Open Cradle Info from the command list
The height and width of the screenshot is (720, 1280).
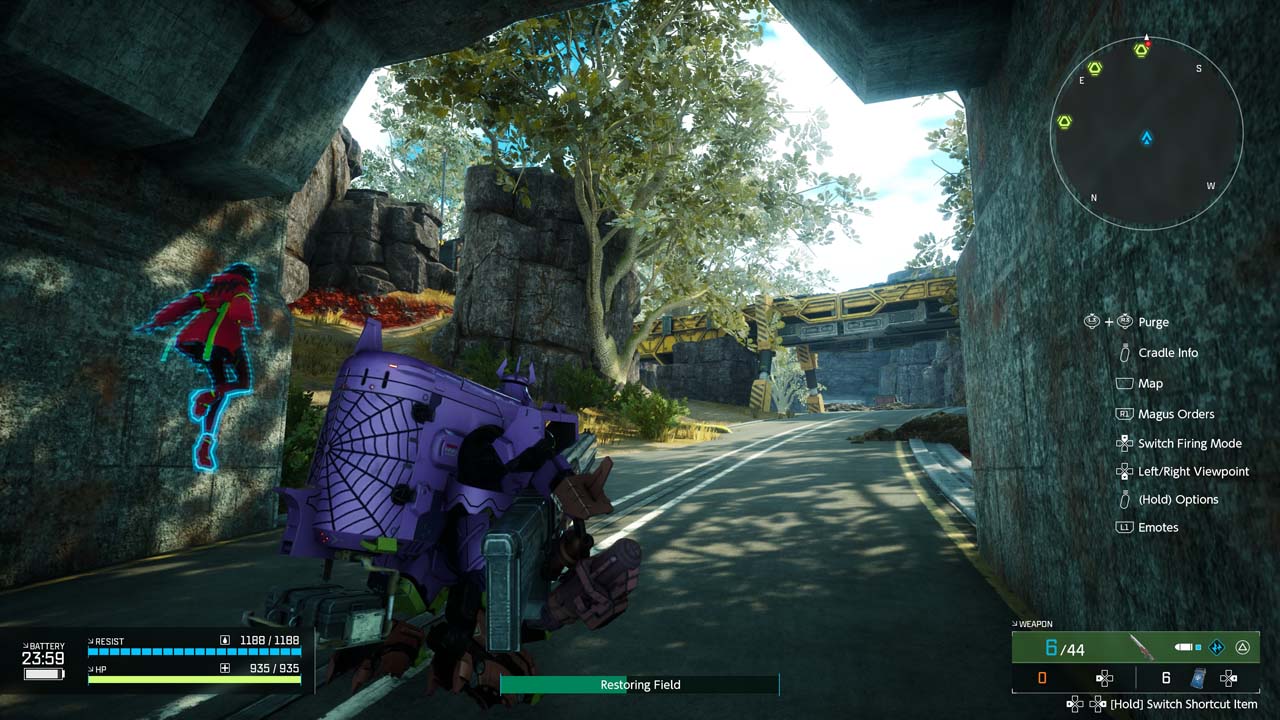[1167, 353]
